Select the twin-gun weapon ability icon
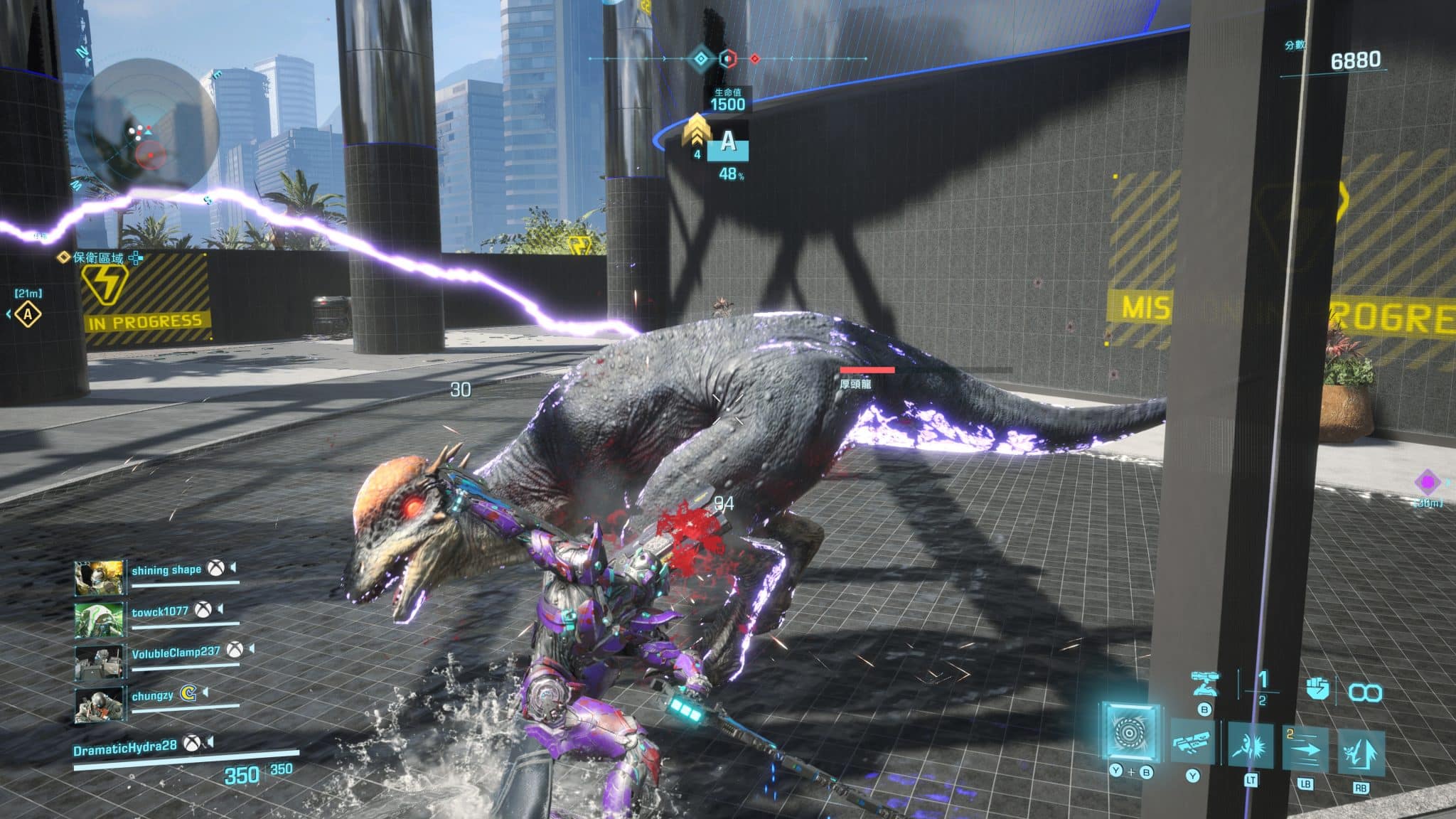 click(x=1193, y=744)
